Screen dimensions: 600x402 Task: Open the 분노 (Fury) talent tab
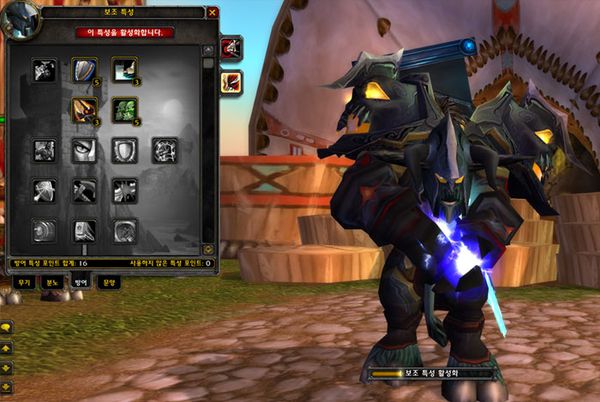tap(52, 282)
